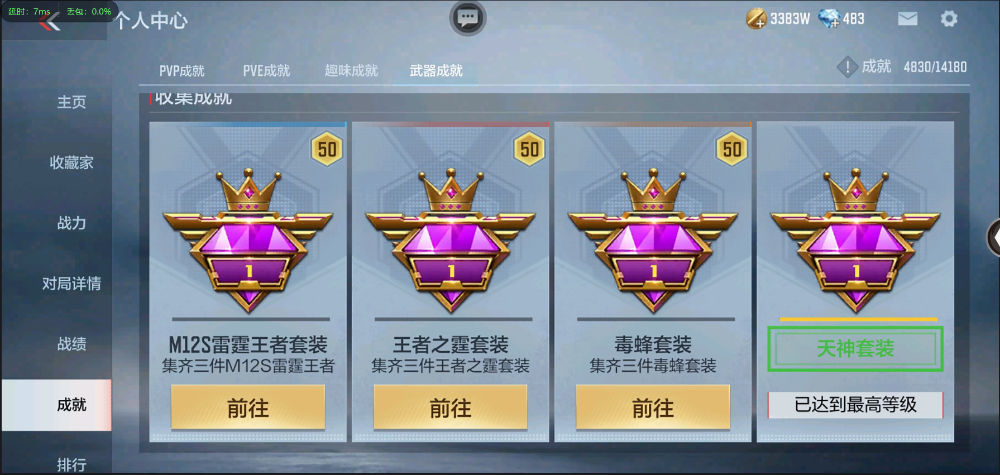Image resolution: width=1000 pixels, height=475 pixels.
Task: Open the 战力 sidebar entry
Action: click(71, 223)
